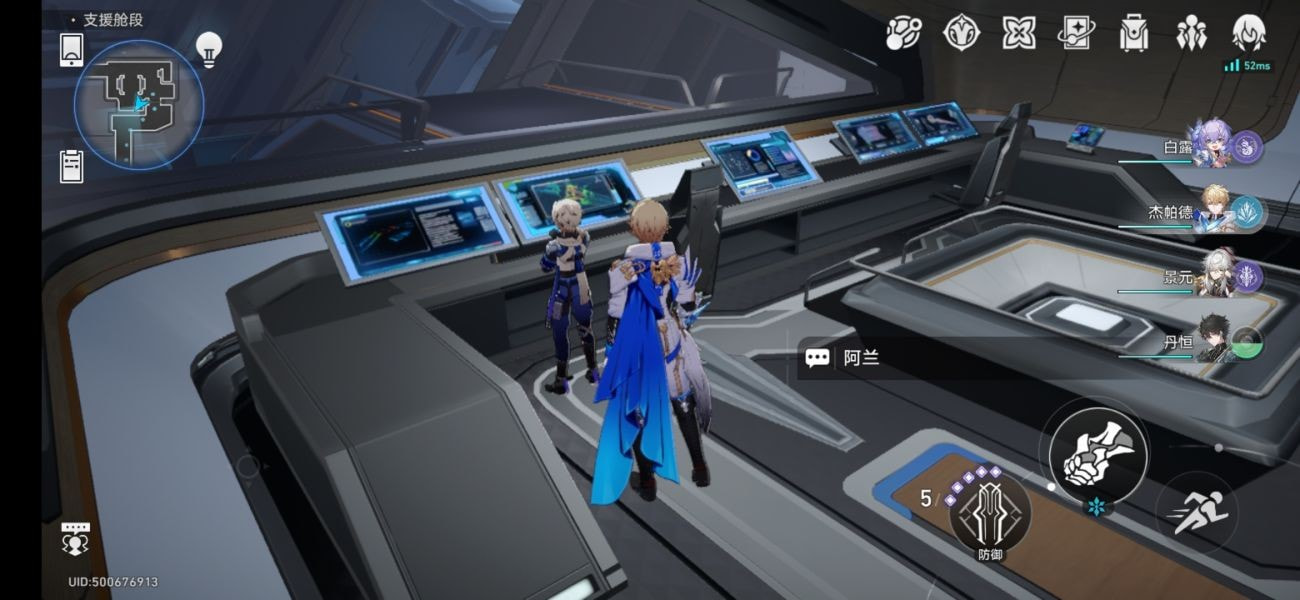Open the four-petal flower icon
This screenshot has height=600, width=1300.
pos(1019,33)
